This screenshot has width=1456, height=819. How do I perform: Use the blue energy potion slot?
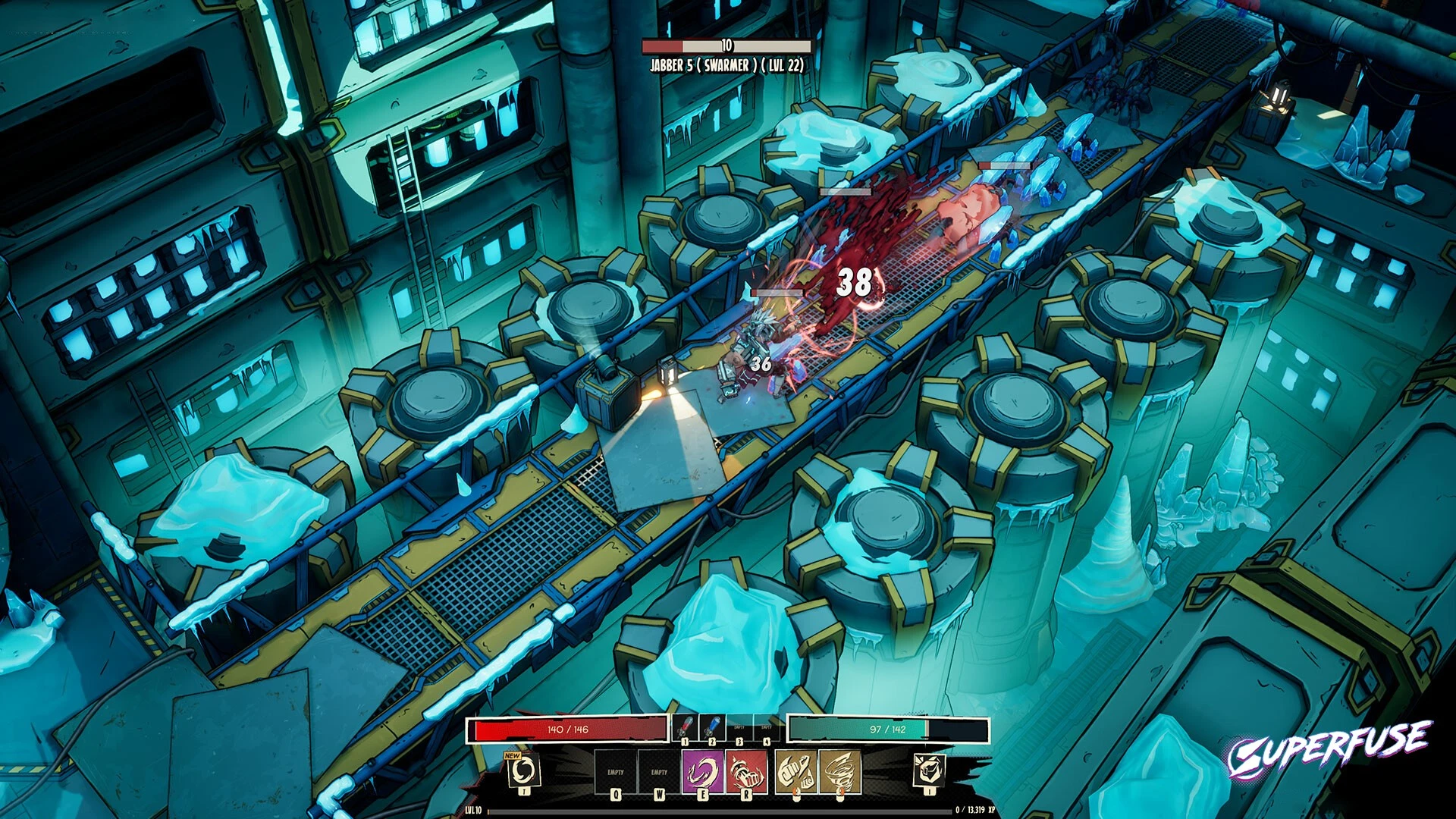click(x=712, y=728)
